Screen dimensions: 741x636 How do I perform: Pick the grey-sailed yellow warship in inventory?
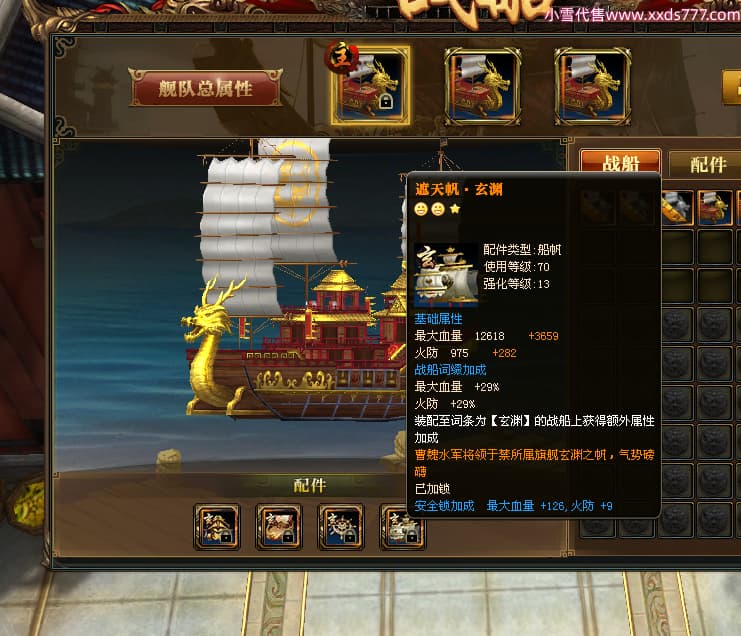tap(677, 207)
